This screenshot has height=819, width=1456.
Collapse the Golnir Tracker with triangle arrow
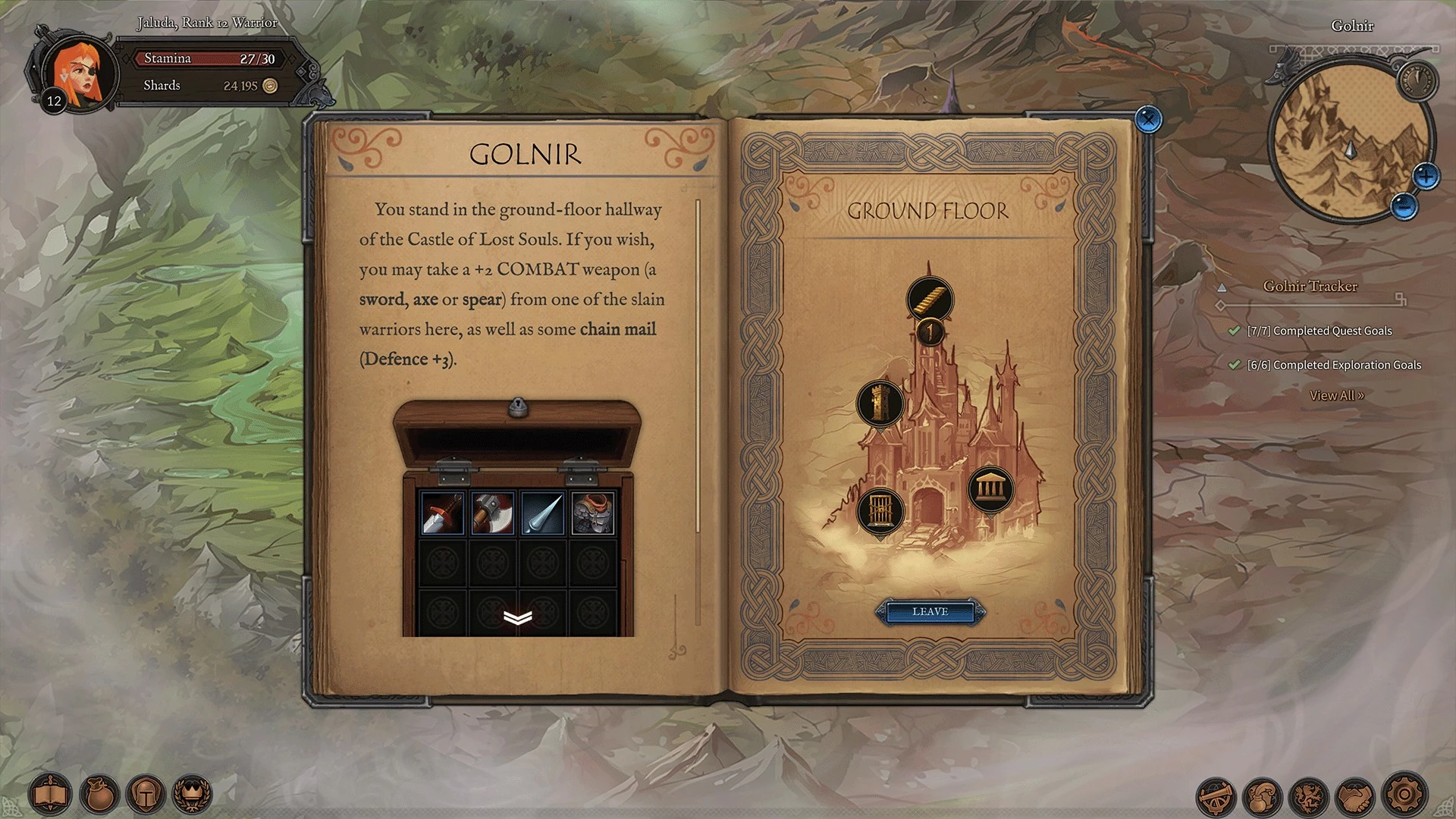pyautogui.click(x=1222, y=288)
